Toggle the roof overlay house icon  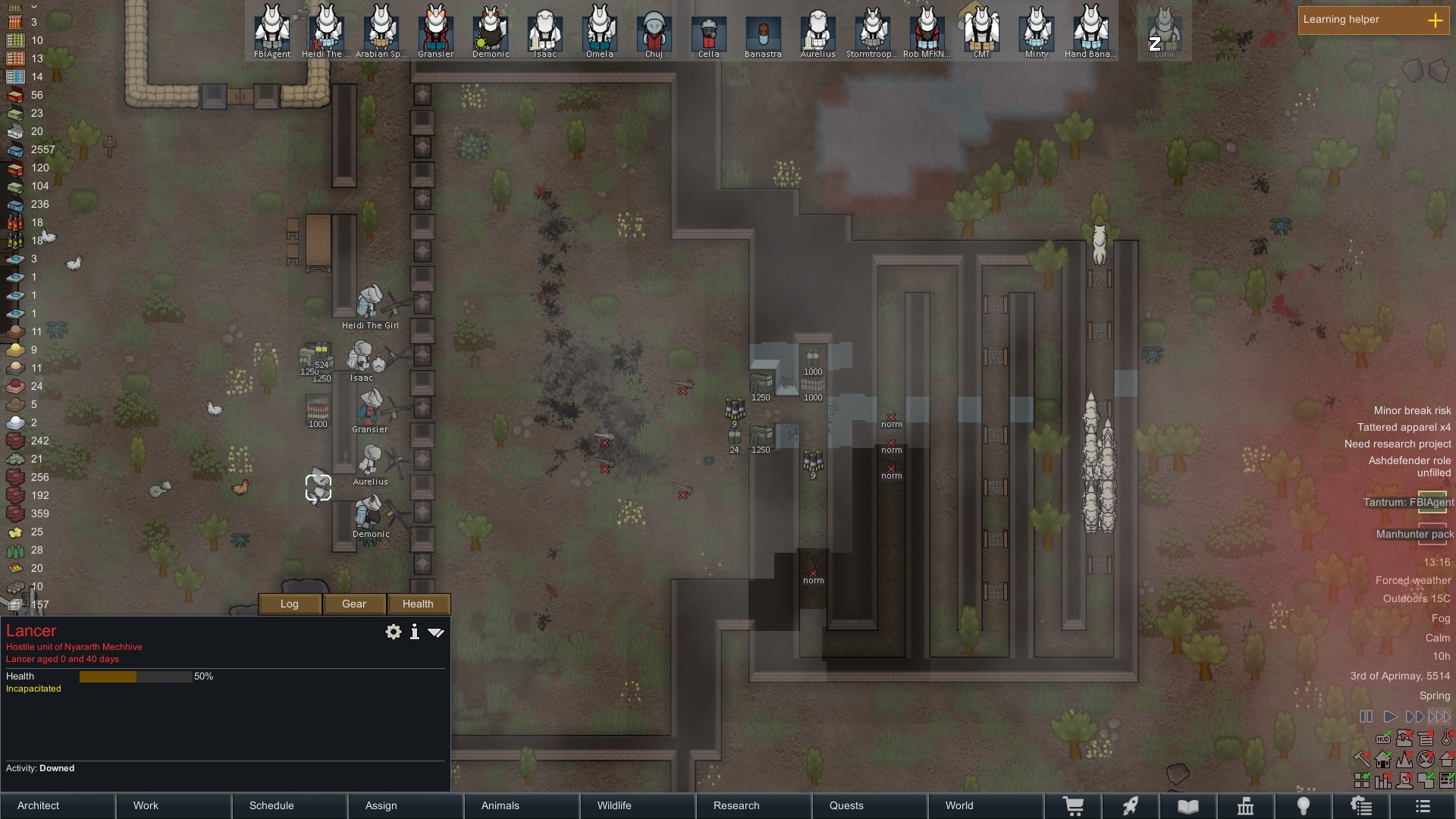1446,760
